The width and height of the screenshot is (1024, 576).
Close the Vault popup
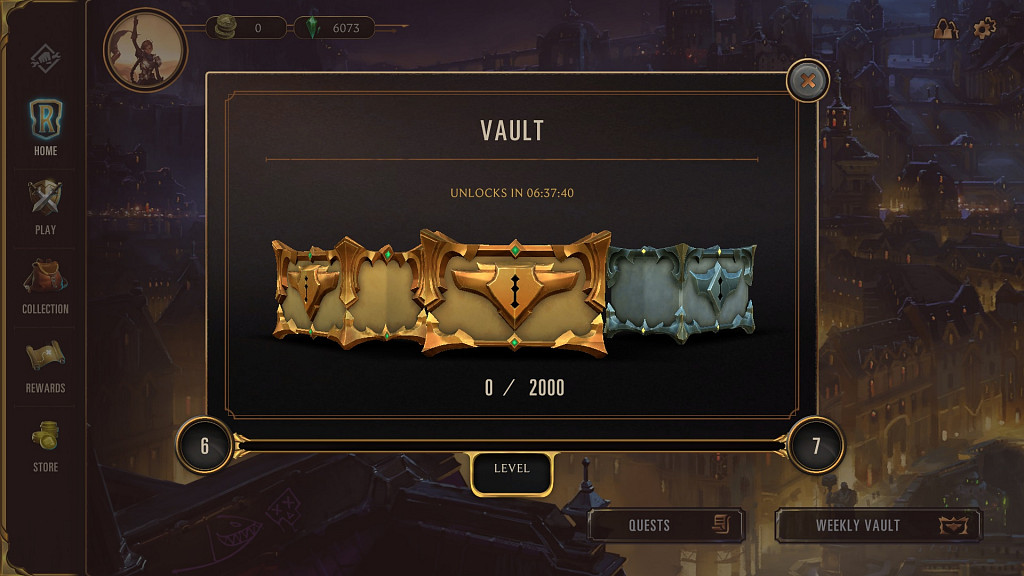(808, 81)
